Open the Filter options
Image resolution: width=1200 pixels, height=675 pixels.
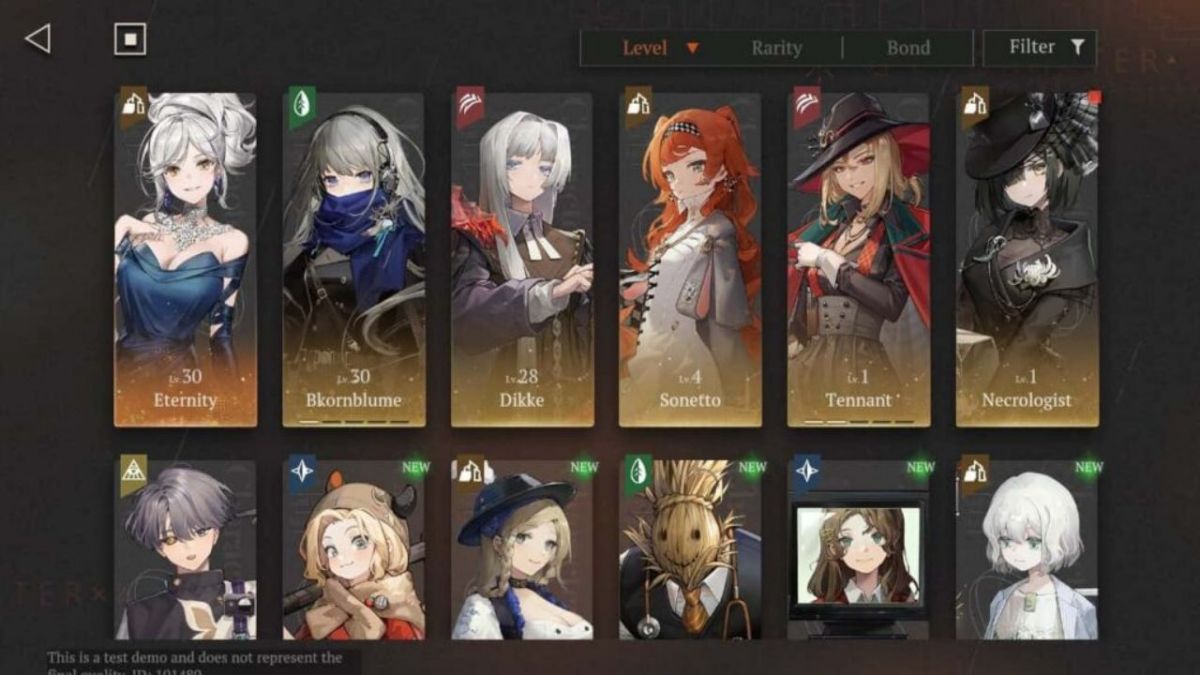pos(1040,47)
